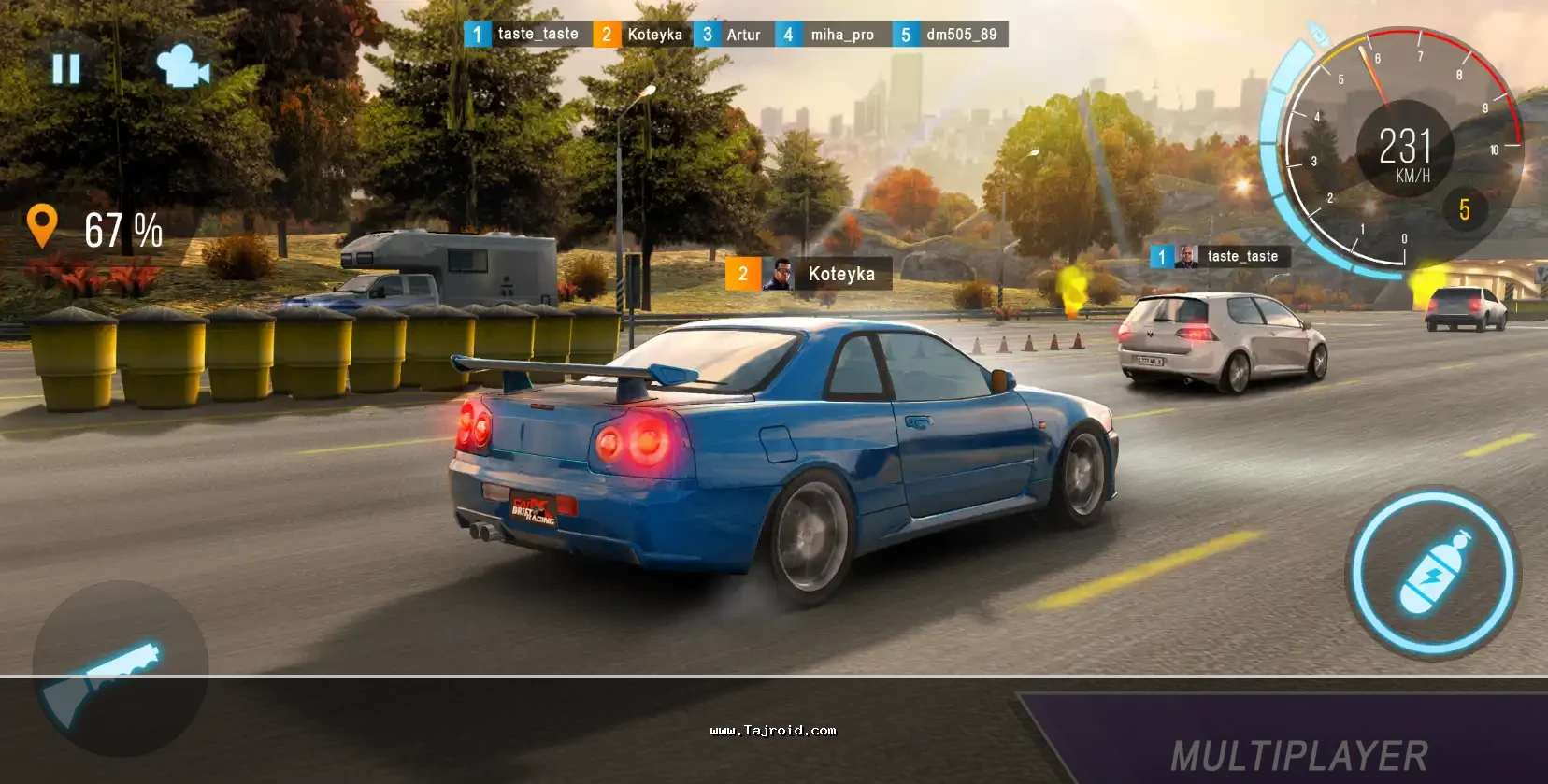Pause the race

click(66, 68)
